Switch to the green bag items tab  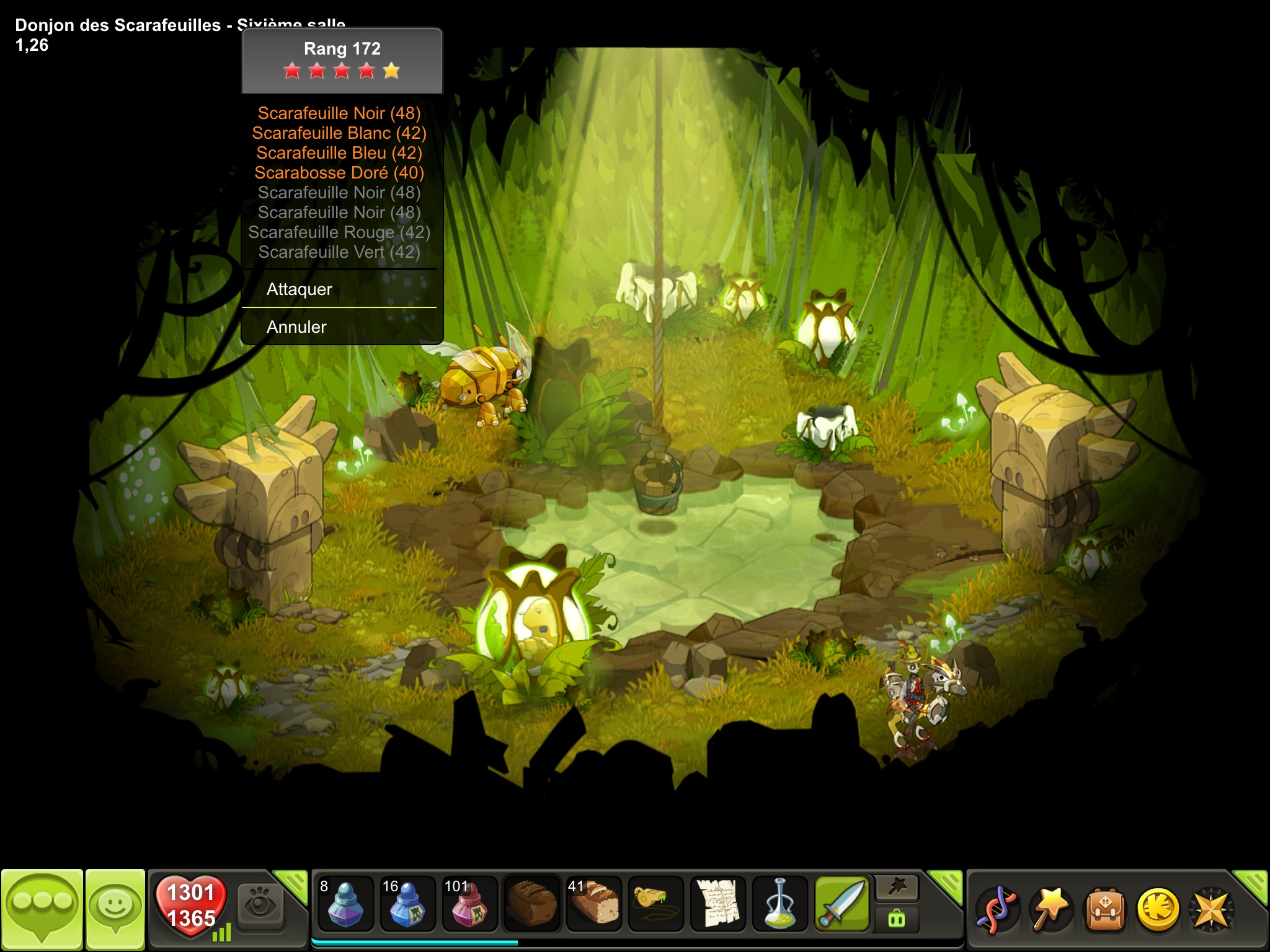tap(897, 919)
